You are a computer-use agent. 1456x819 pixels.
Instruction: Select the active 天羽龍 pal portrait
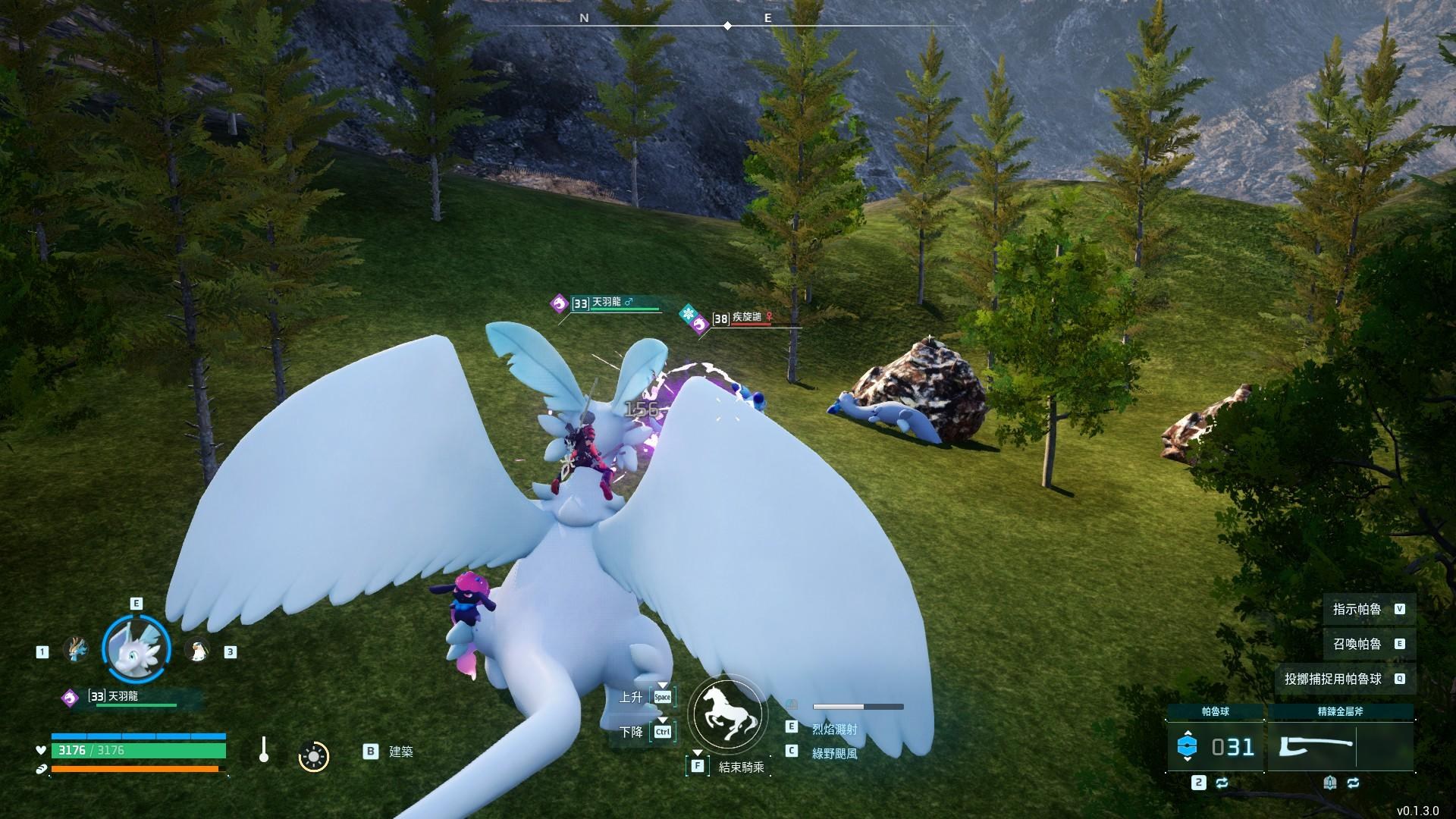(136, 648)
